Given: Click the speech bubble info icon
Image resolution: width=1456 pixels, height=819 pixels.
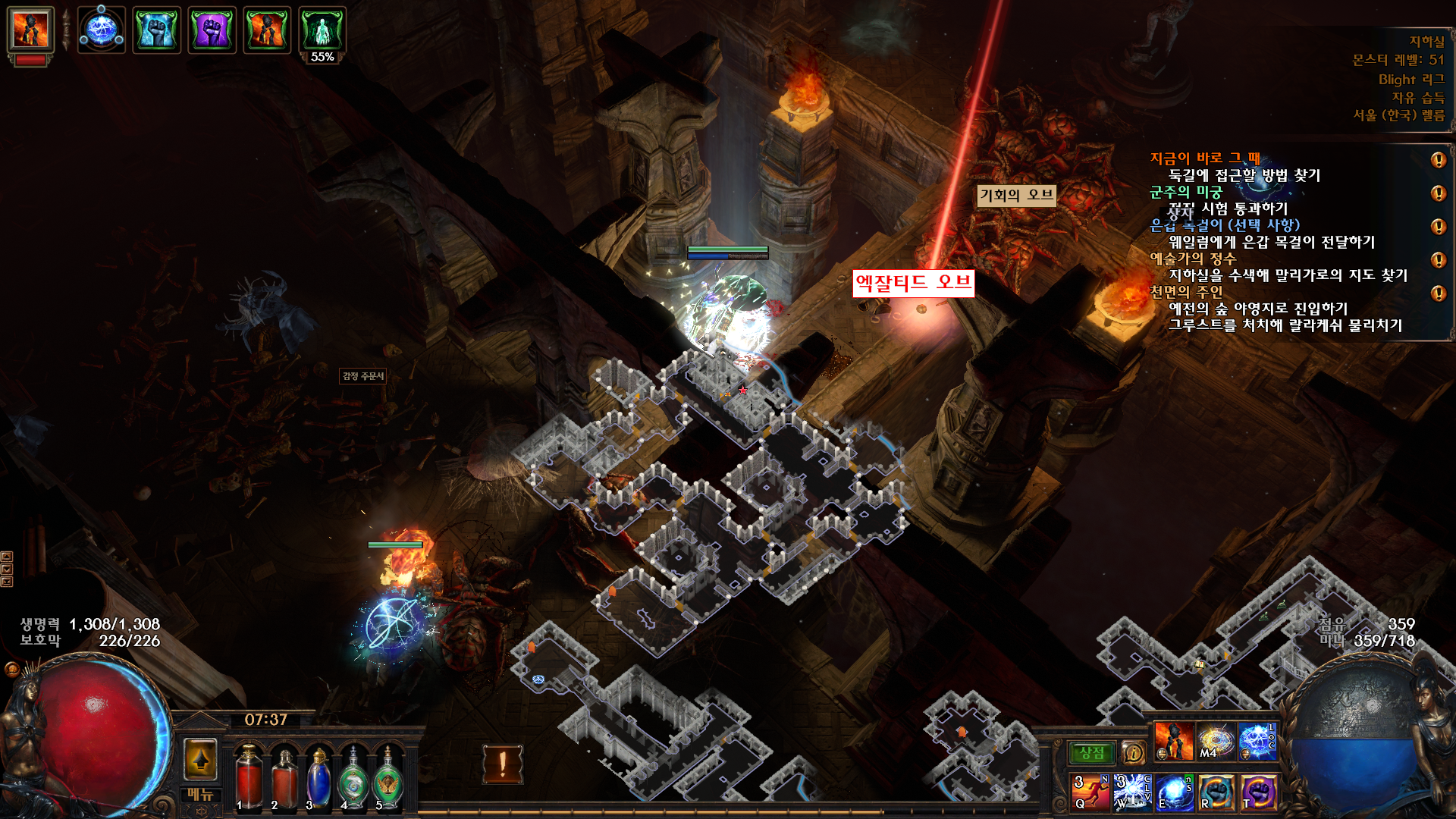Looking at the screenshot, I should pos(1133,752).
